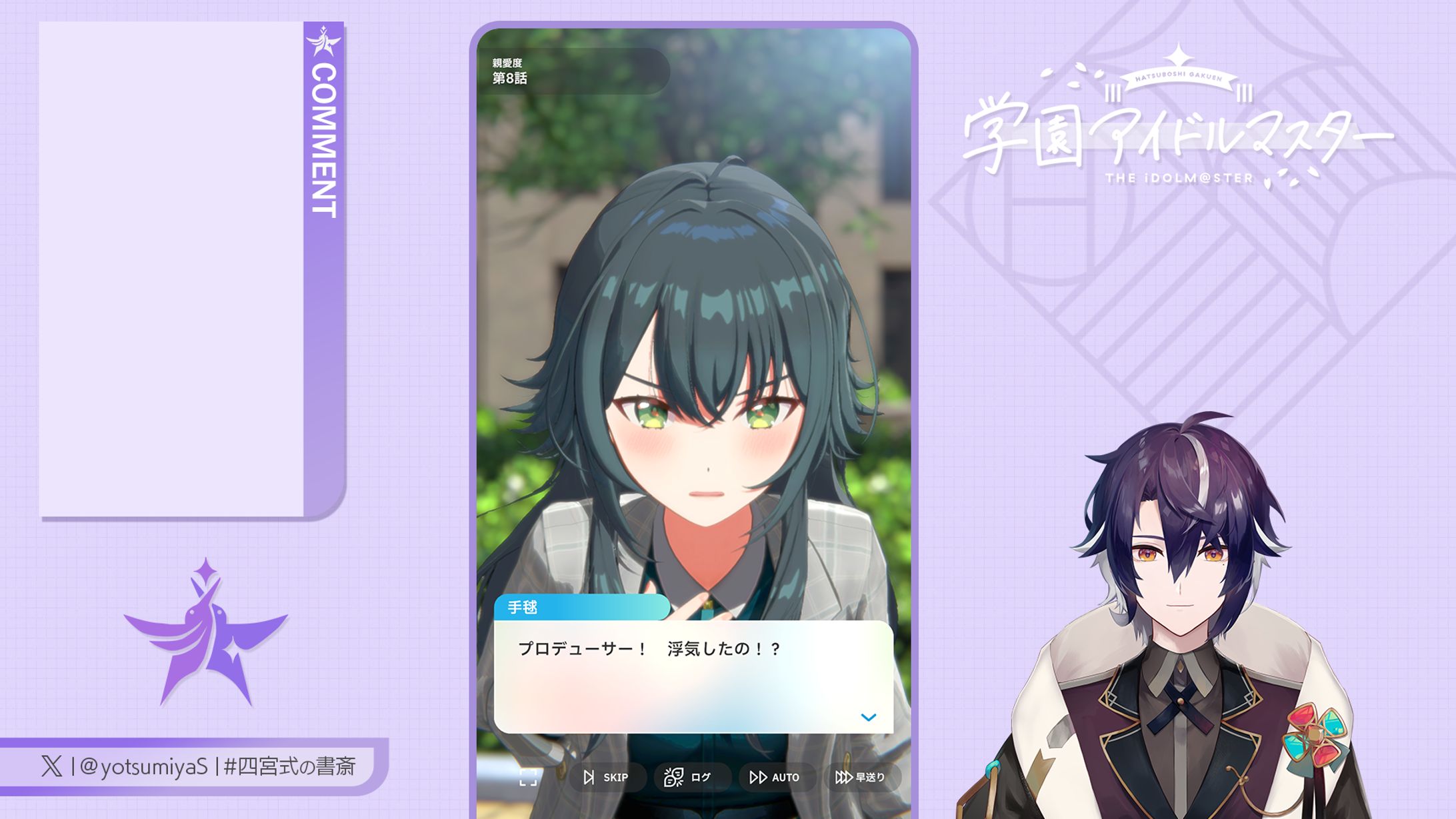The height and width of the screenshot is (819, 1456).
Task: Select the SKIP icon in the playback bar
Action: pos(589,777)
